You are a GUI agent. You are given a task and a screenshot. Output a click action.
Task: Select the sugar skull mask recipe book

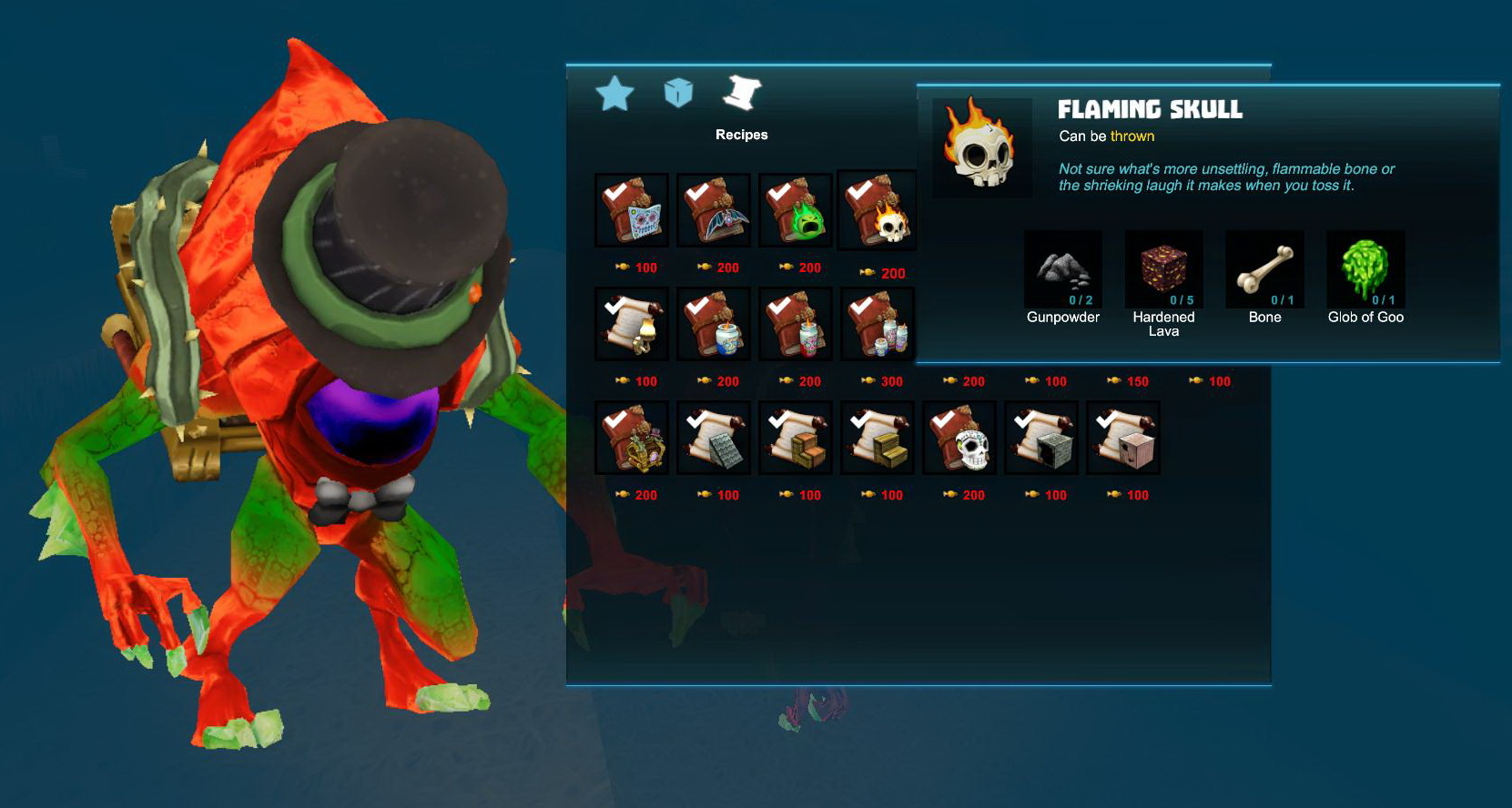click(631, 211)
